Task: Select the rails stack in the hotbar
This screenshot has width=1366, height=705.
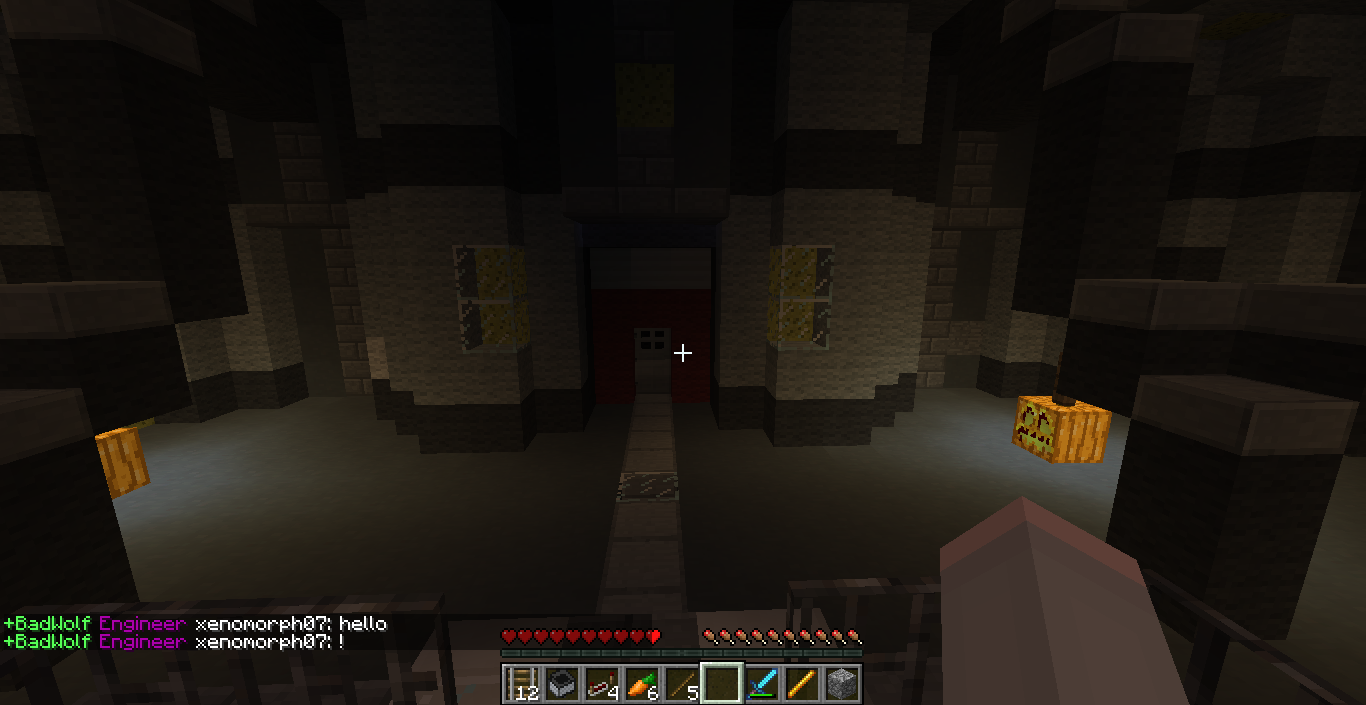Action: [x=522, y=684]
